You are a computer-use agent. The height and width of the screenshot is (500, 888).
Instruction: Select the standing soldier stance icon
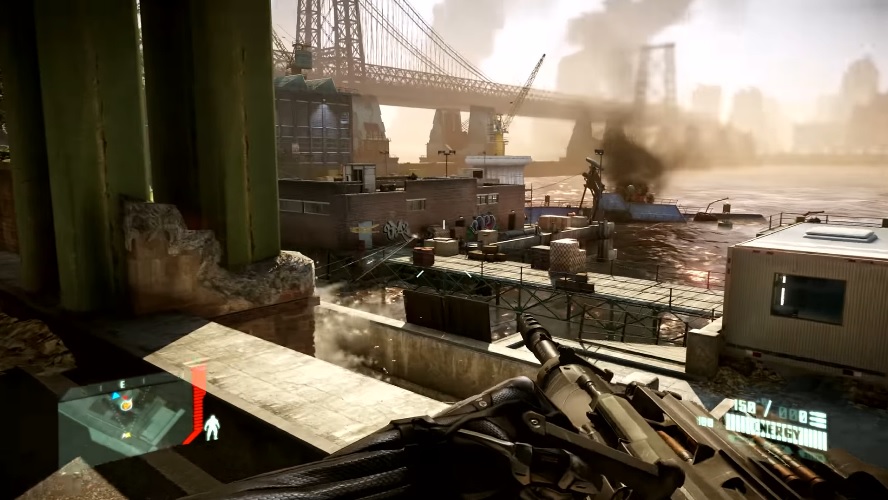(212, 428)
